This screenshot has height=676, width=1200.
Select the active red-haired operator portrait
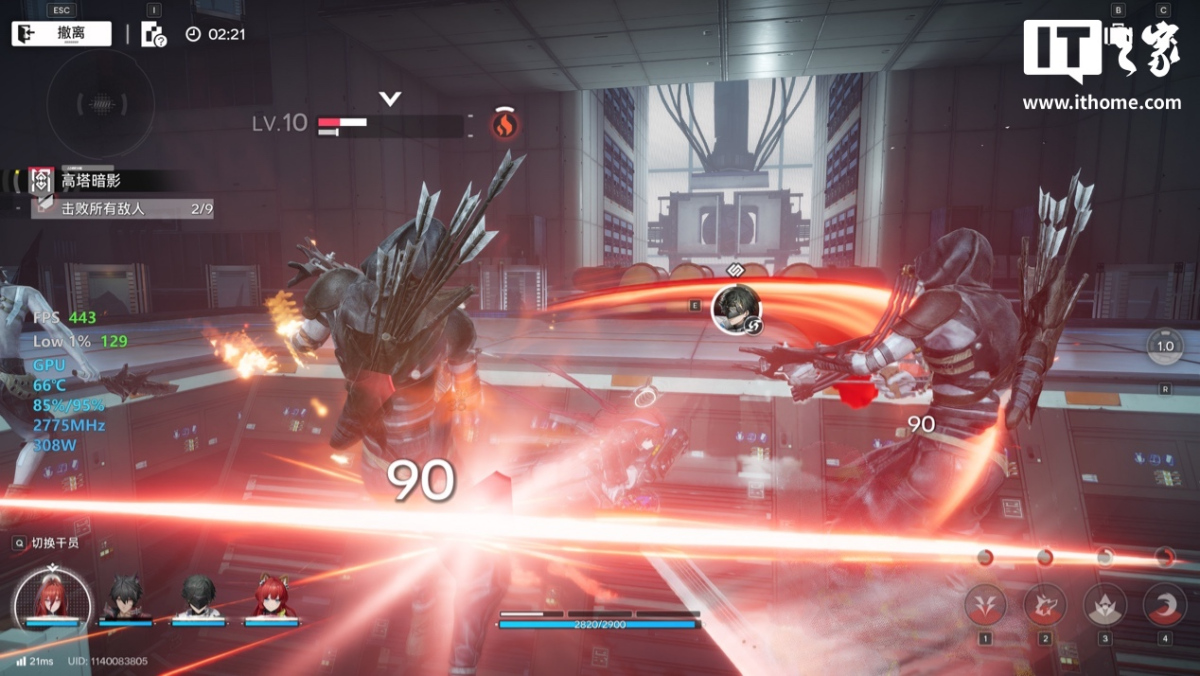tap(52, 598)
